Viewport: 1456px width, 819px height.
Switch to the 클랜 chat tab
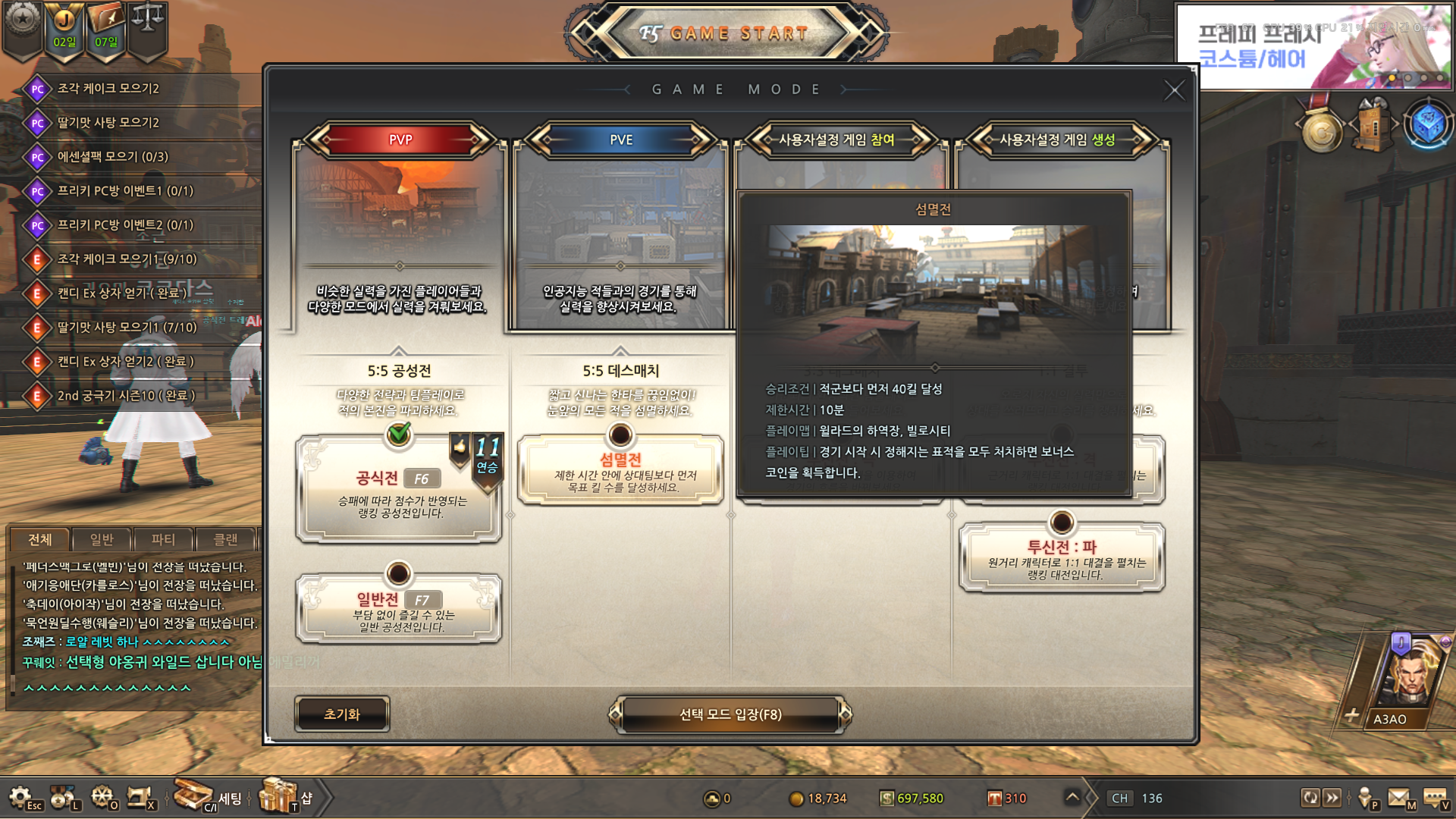pos(225,539)
